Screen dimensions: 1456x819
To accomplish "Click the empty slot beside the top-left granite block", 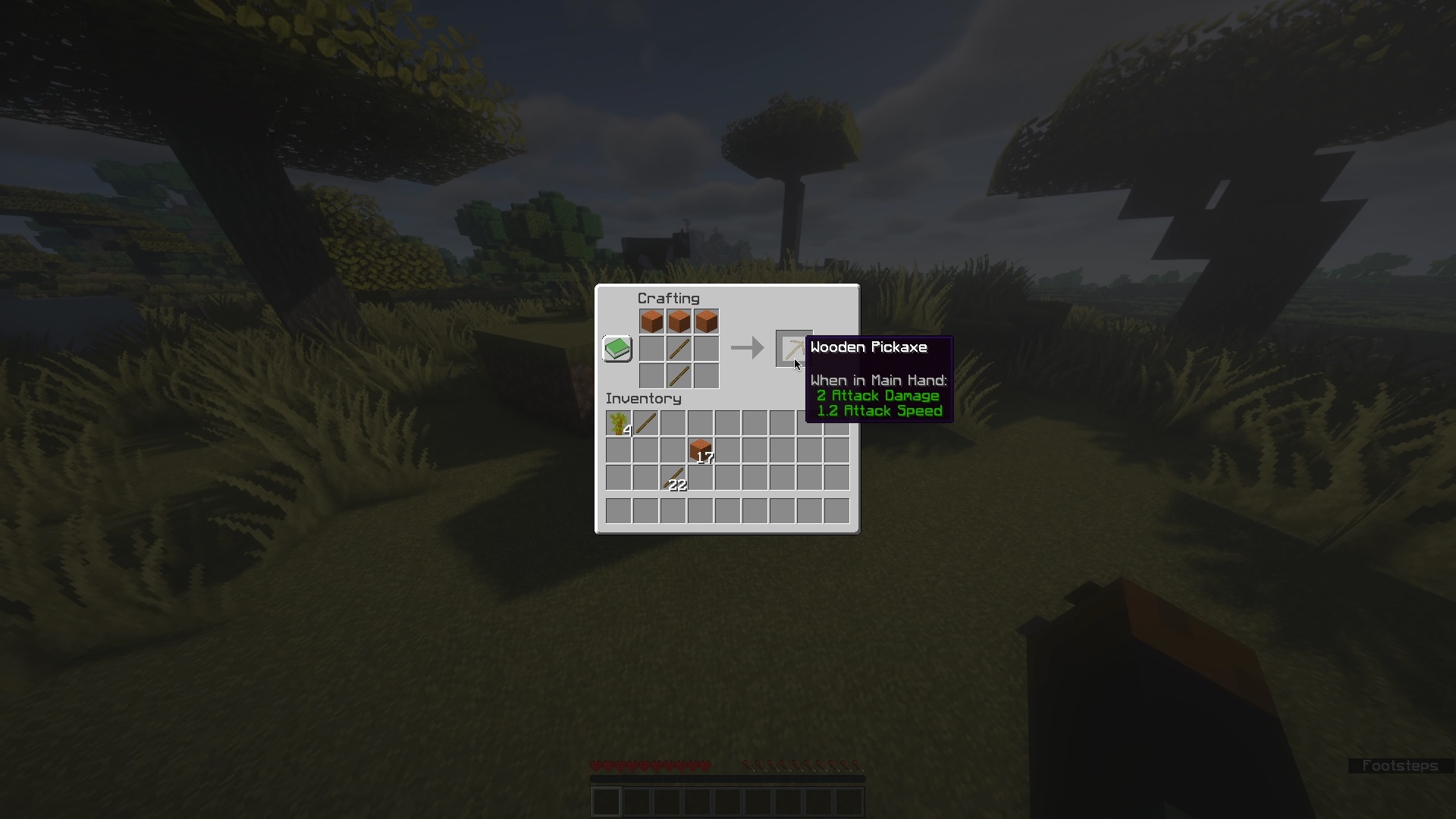I will [x=651, y=348].
